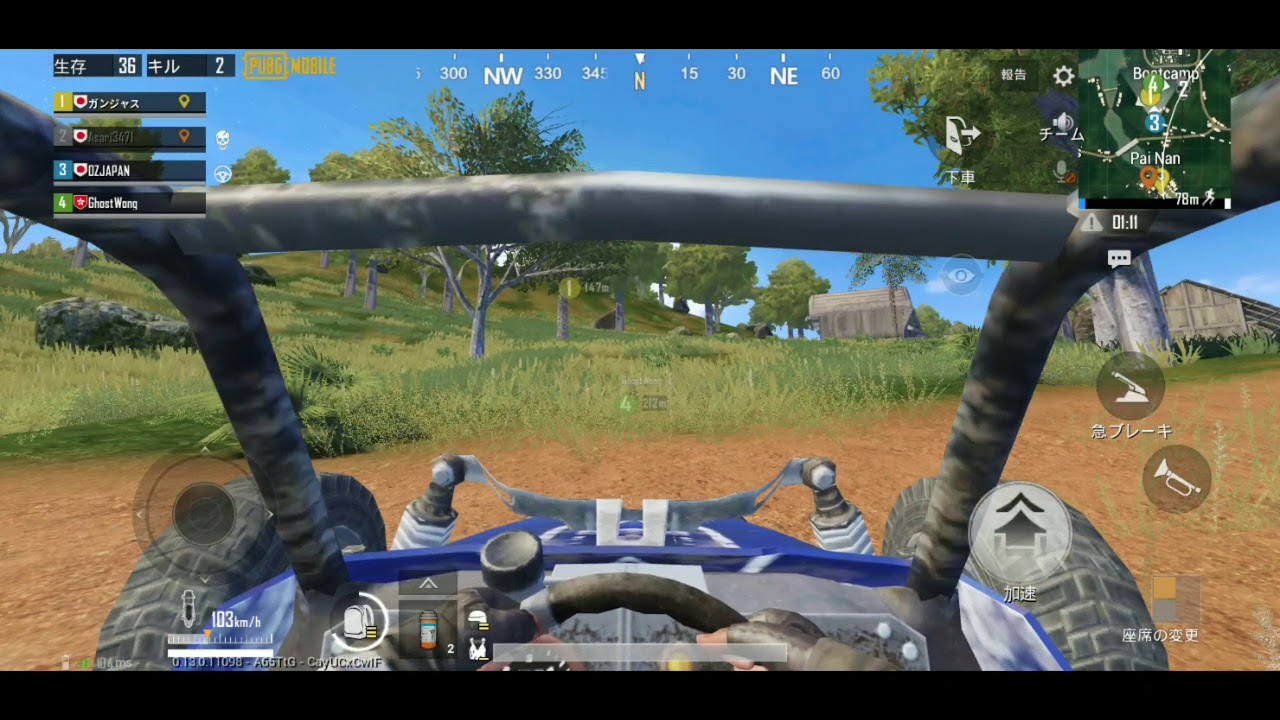Select teammate GhostWong in the squad list
This screenshot has height=720, width=1280.
128,203
